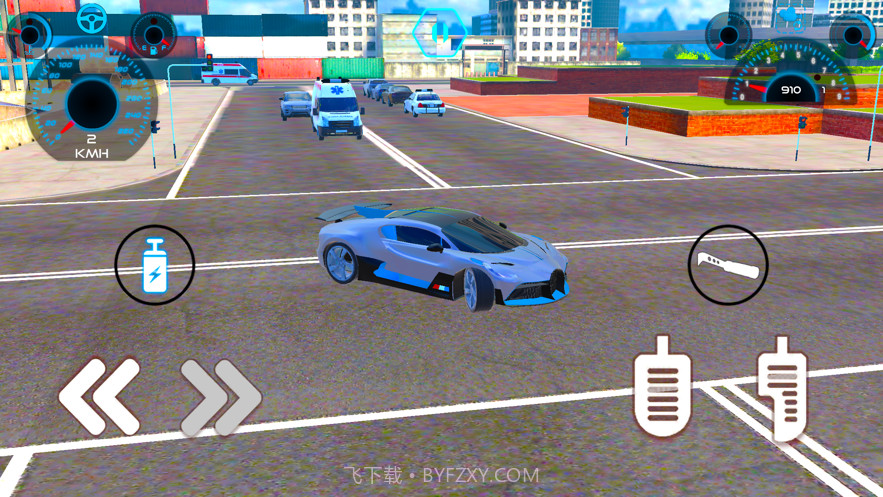Activate the nitro boost bottle button
Viewport: 883px width, 497px height.
[x=155, y=265]
